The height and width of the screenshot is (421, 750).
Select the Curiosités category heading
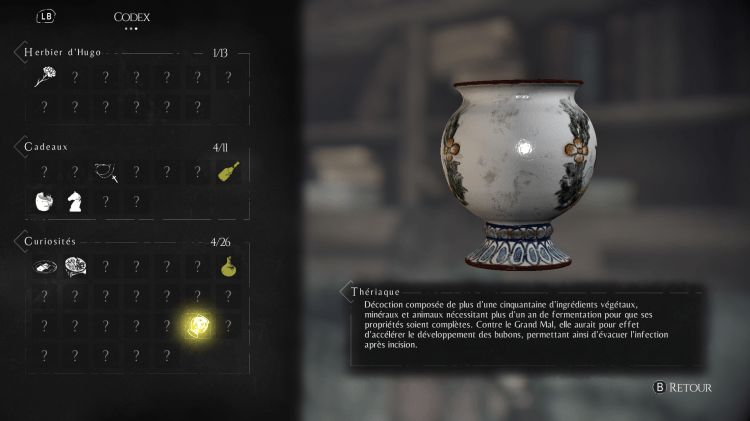[x=51, y=241]
